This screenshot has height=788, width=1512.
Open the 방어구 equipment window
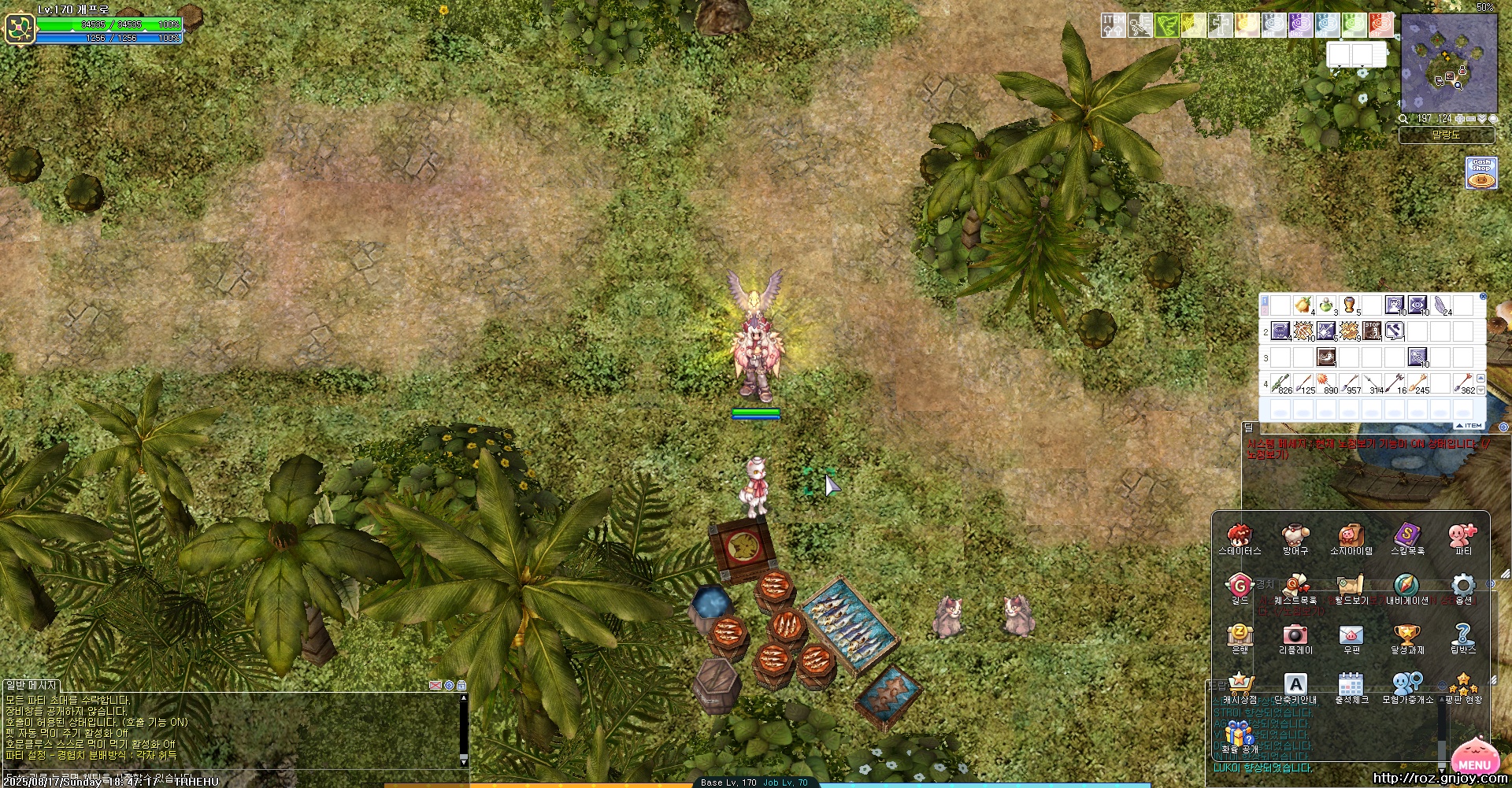[x=1295, y=537]
